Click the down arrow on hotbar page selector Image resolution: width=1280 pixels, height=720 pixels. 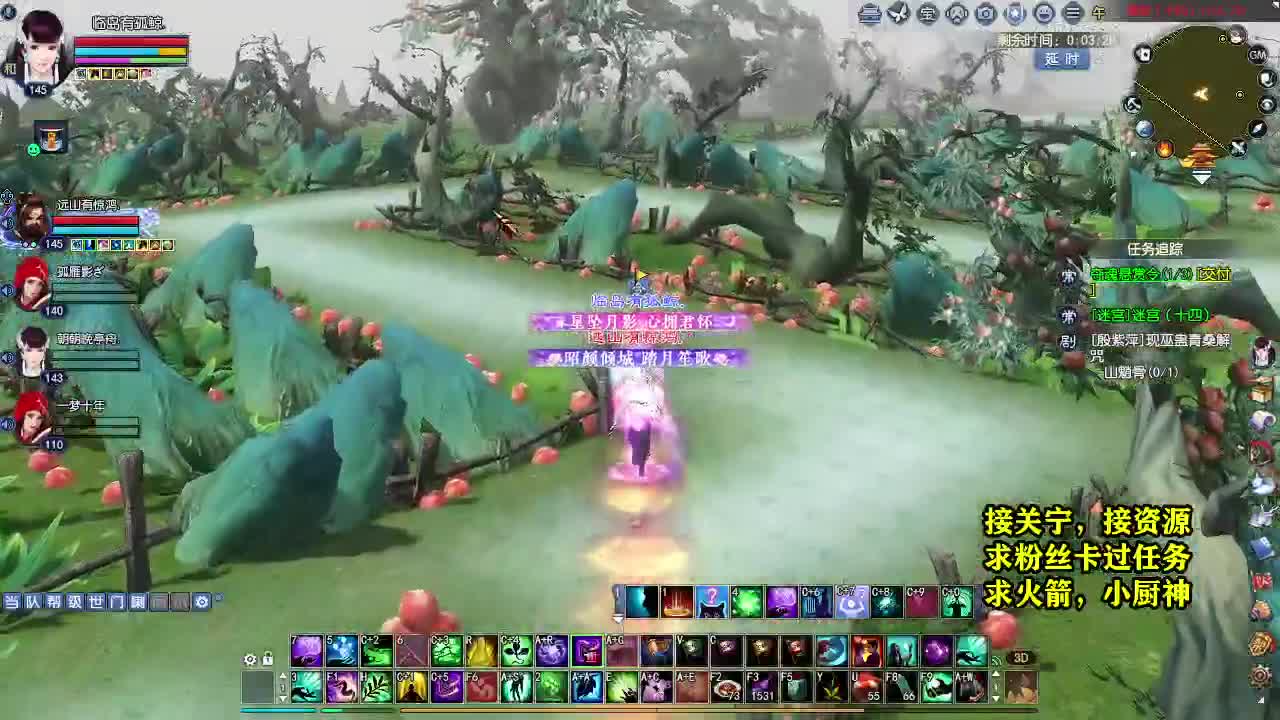[x=283, y=697]
